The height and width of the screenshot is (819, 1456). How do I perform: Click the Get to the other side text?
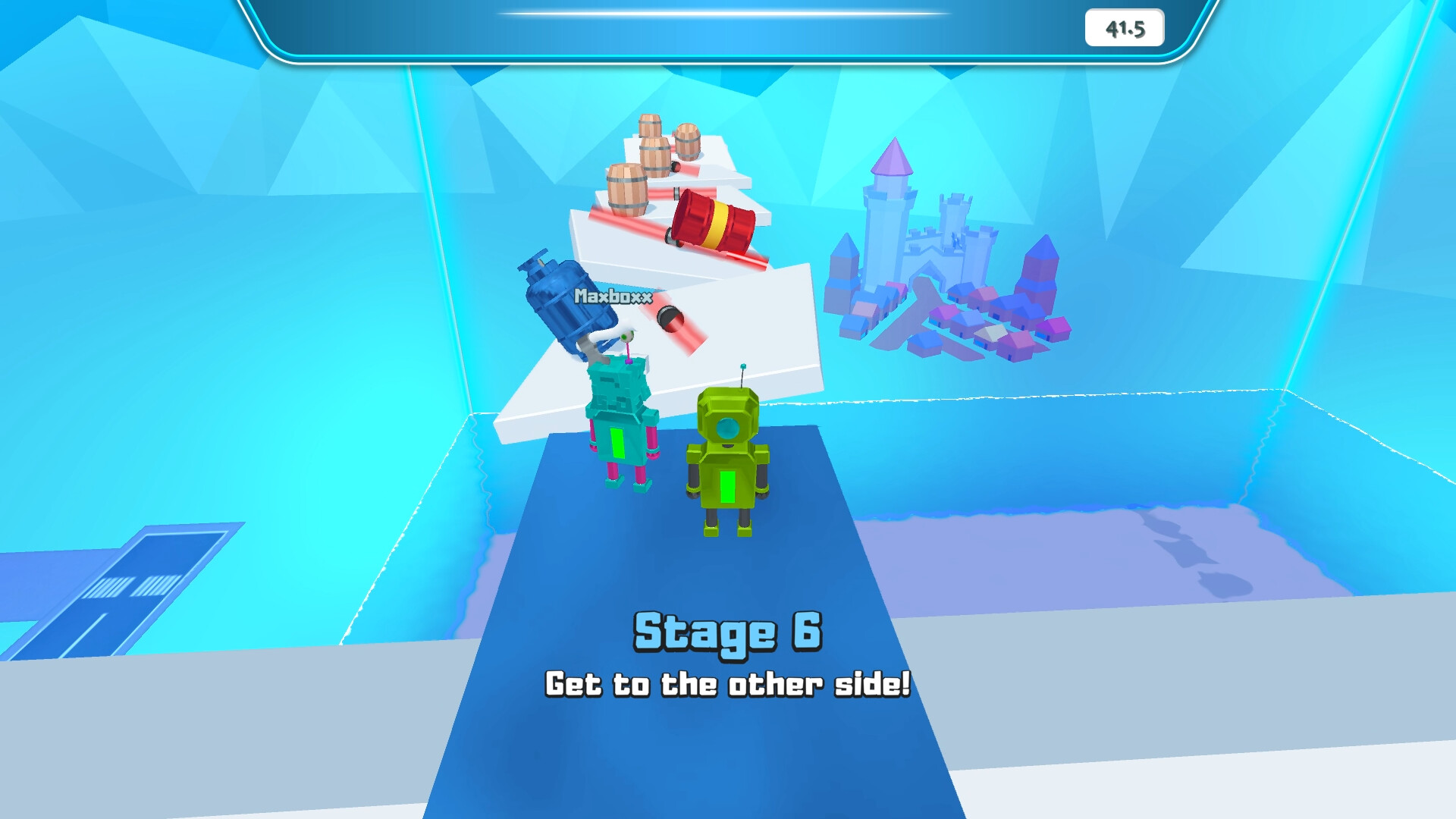point(728,684)
